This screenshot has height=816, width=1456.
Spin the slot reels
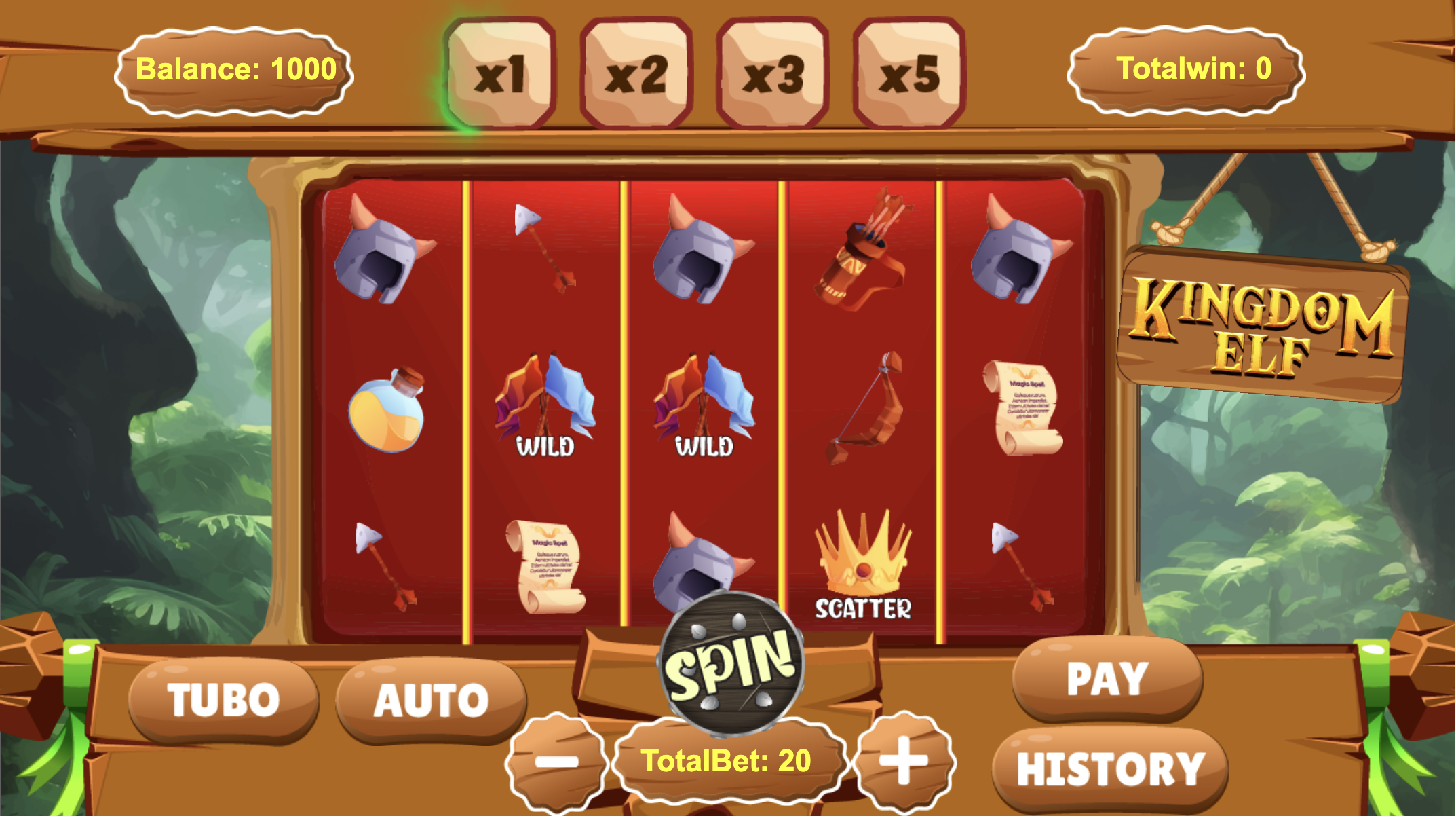(730, 664)
